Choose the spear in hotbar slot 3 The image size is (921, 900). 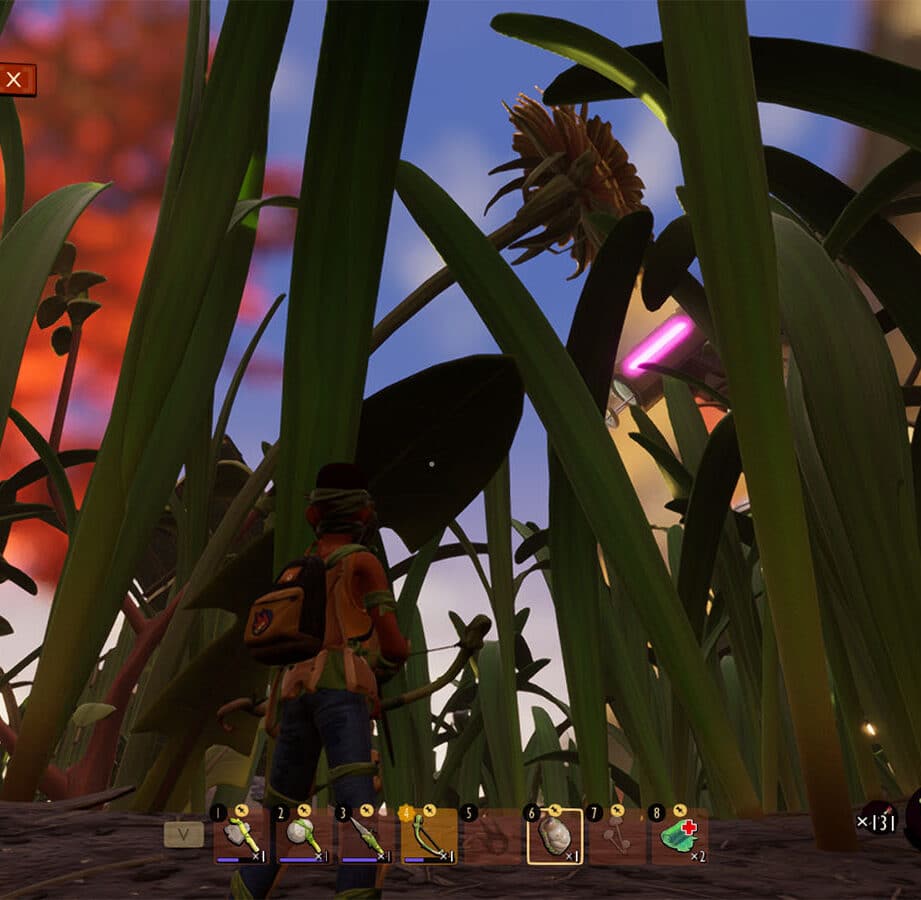tap(366, 836)
